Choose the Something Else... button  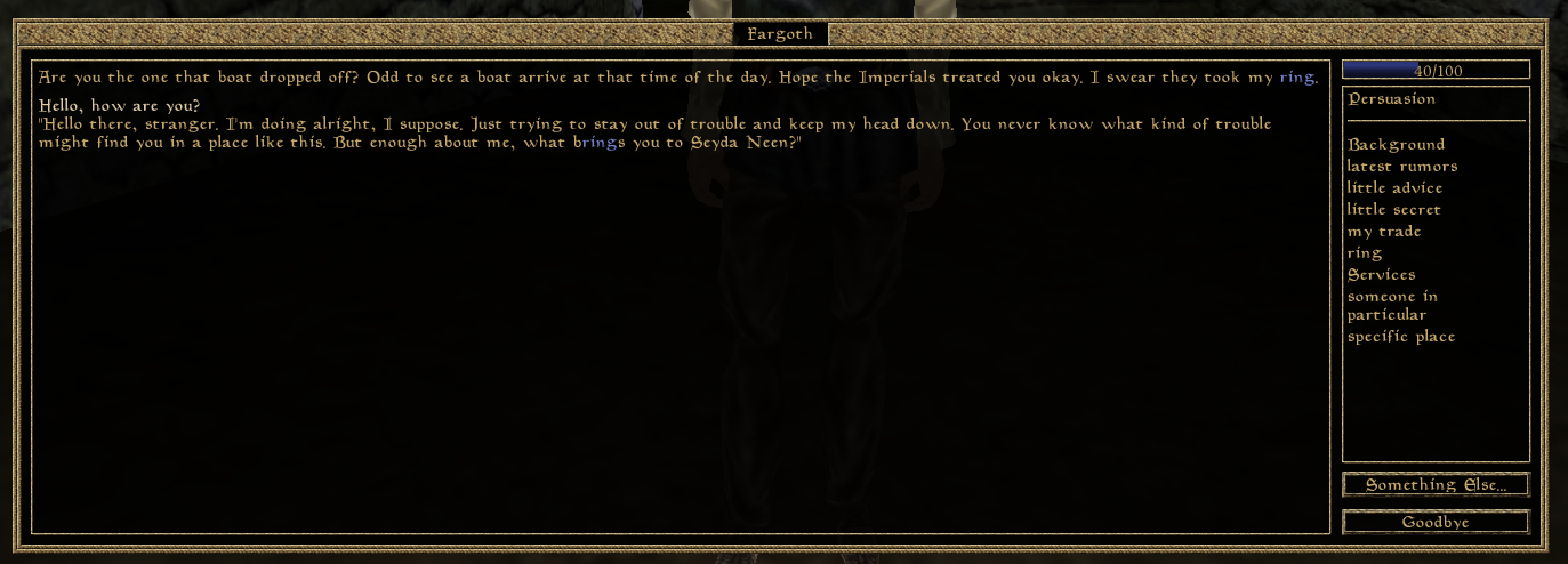pos(1436,485)
